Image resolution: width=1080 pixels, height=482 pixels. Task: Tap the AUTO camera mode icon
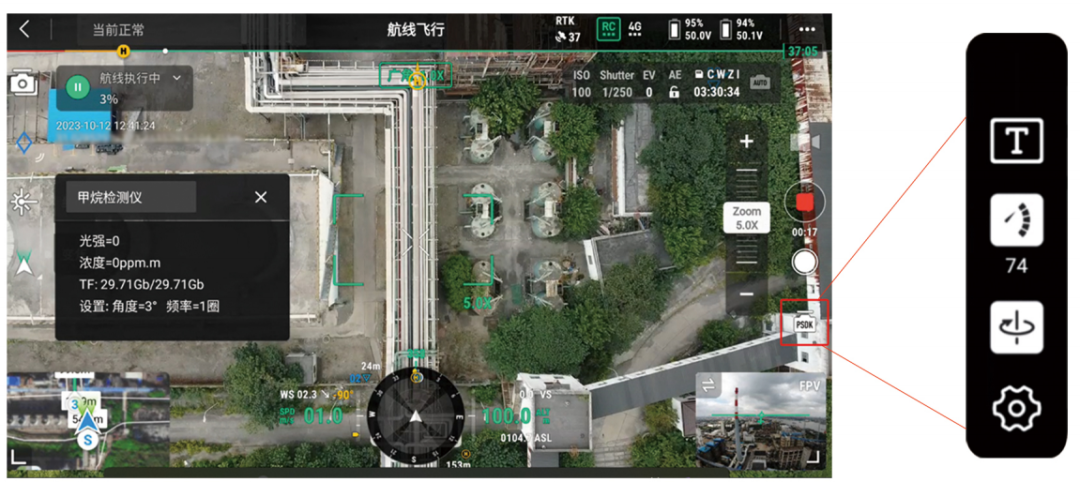[x=760, y=82]
